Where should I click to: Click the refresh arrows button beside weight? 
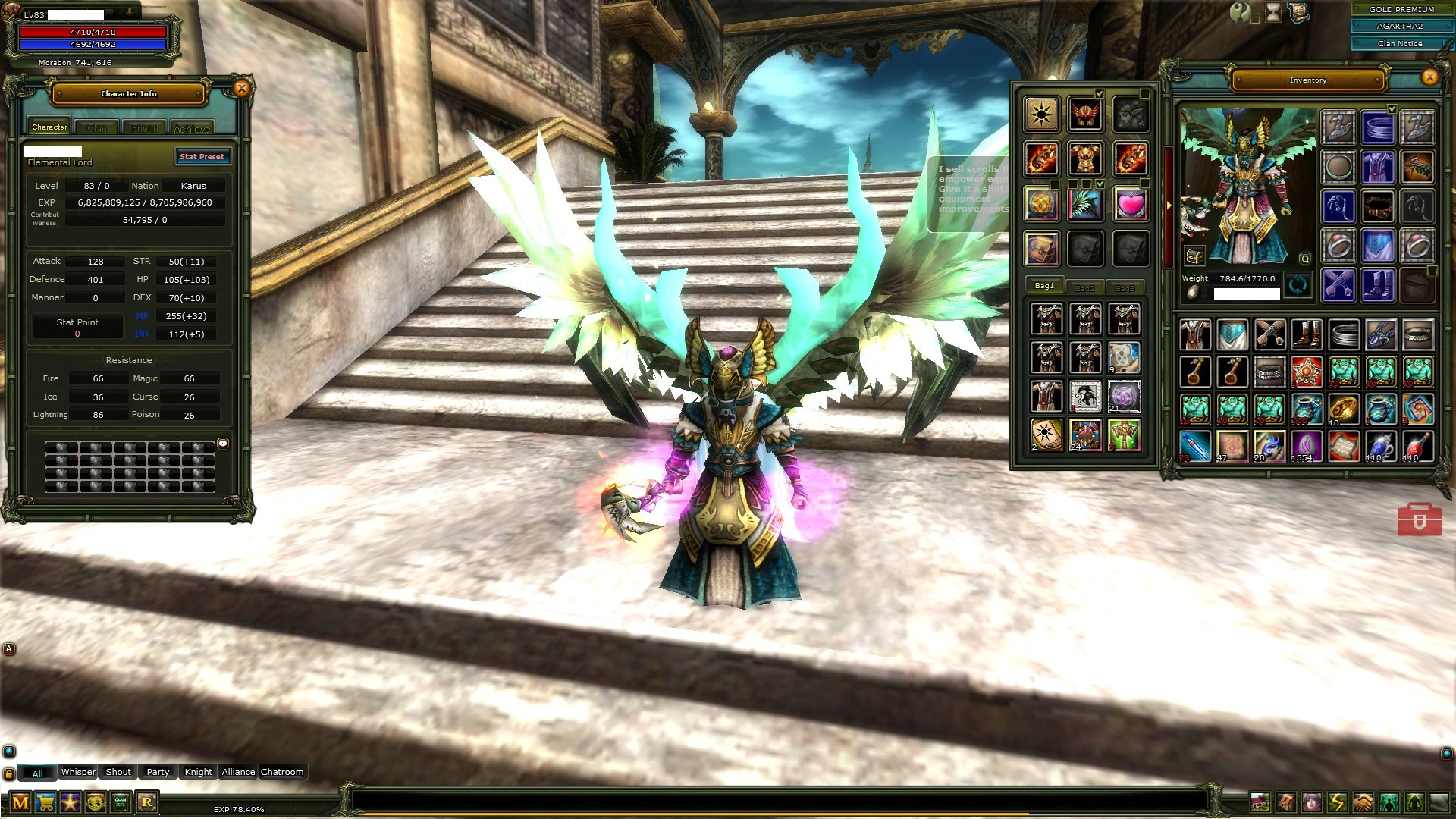pos(1298,286)
